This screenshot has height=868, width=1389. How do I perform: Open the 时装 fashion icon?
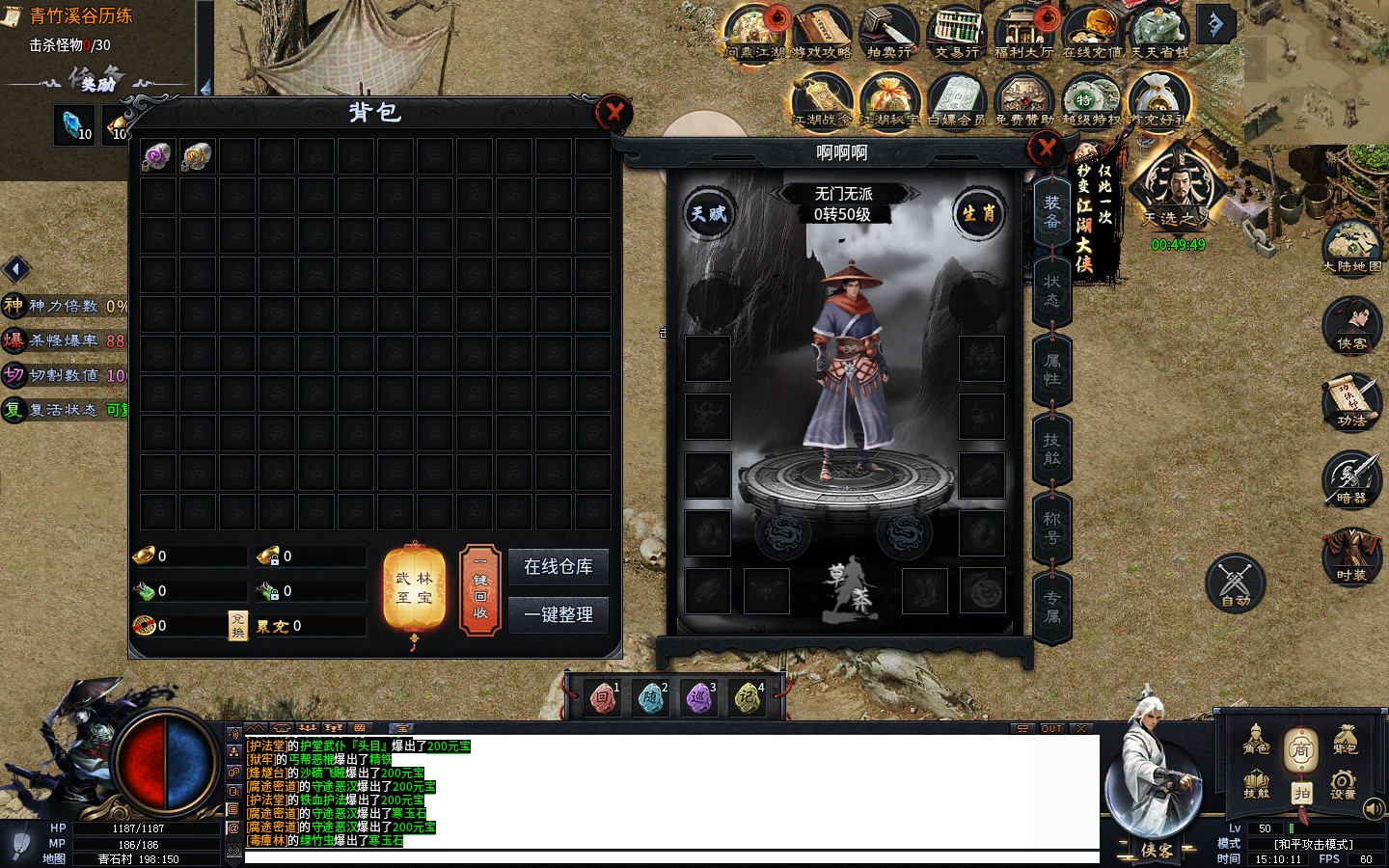click(1351, 555)
